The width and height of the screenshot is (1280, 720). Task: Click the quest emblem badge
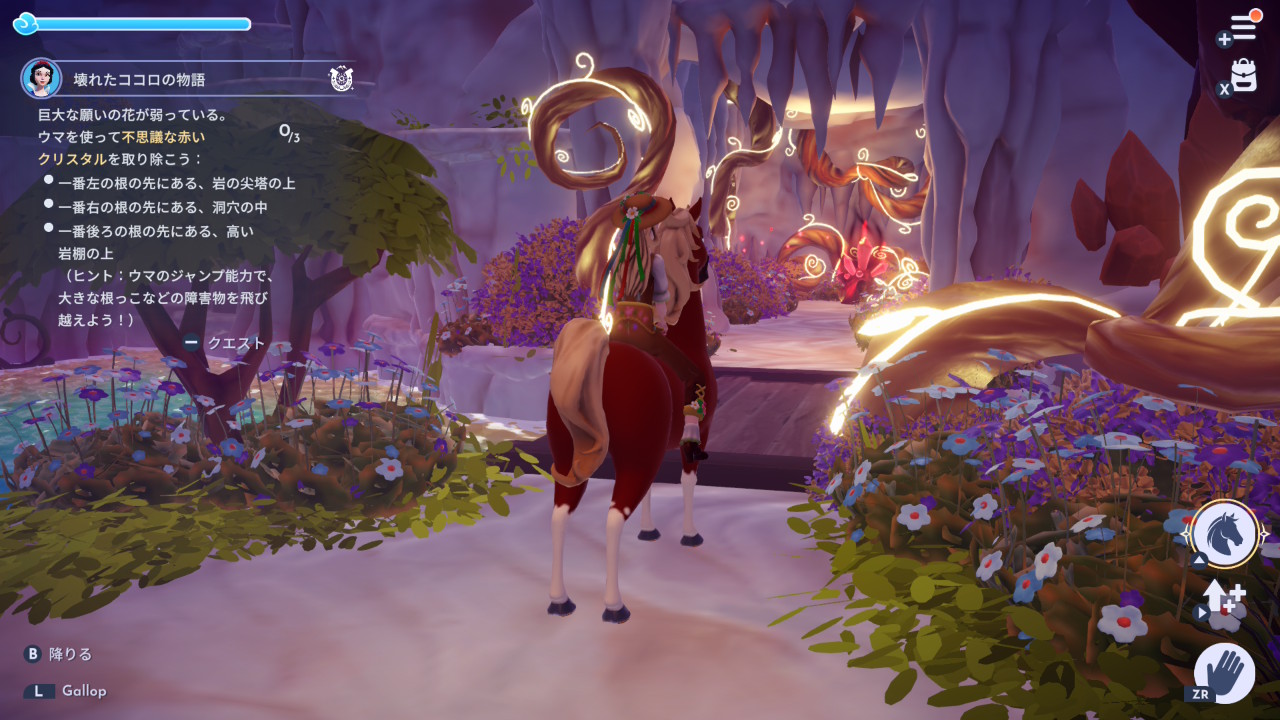click(x=341, y=79)
